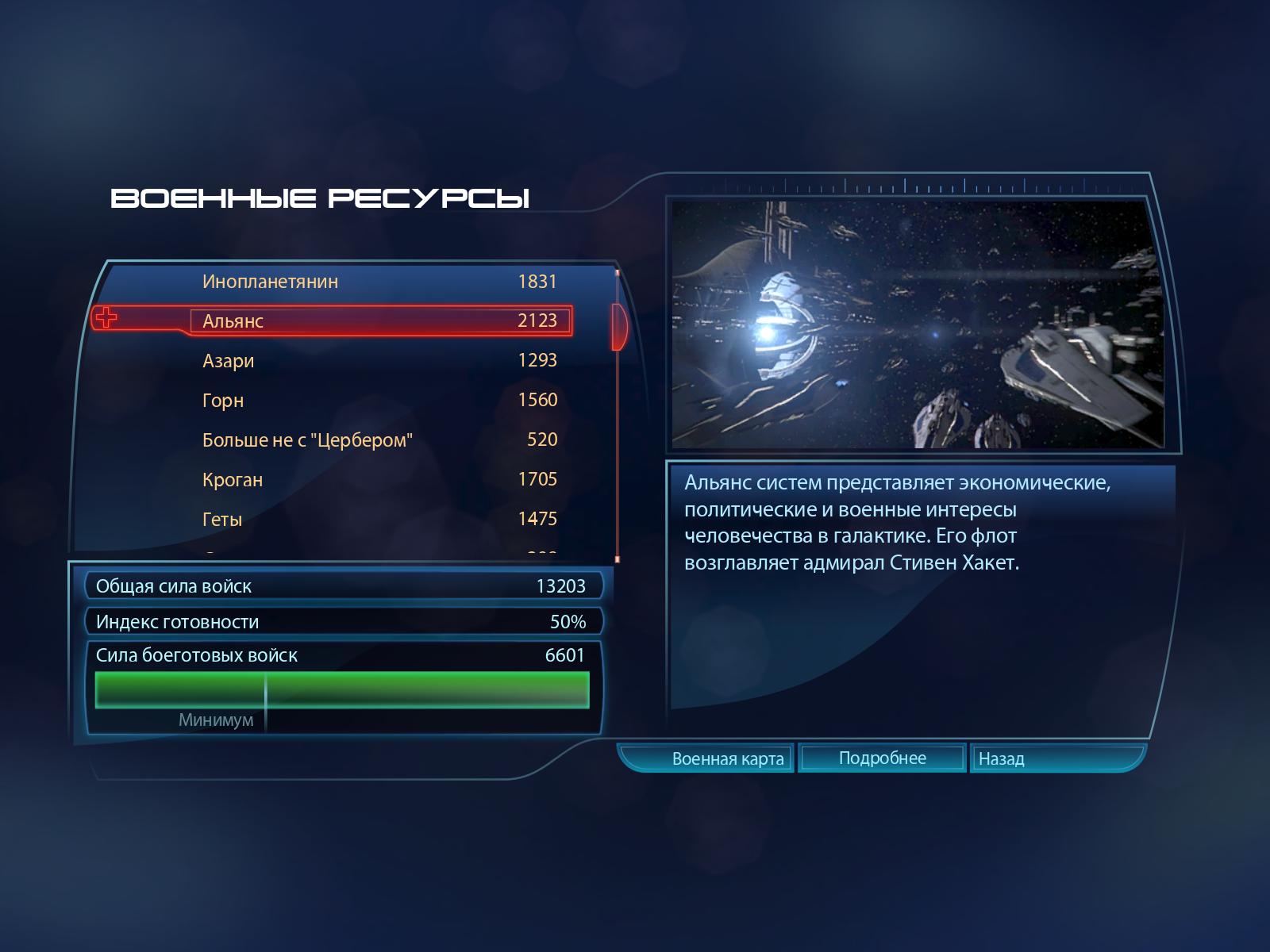1270x952 pixels.
Task: Select the Геты list entry
Action: coord(379,520)
